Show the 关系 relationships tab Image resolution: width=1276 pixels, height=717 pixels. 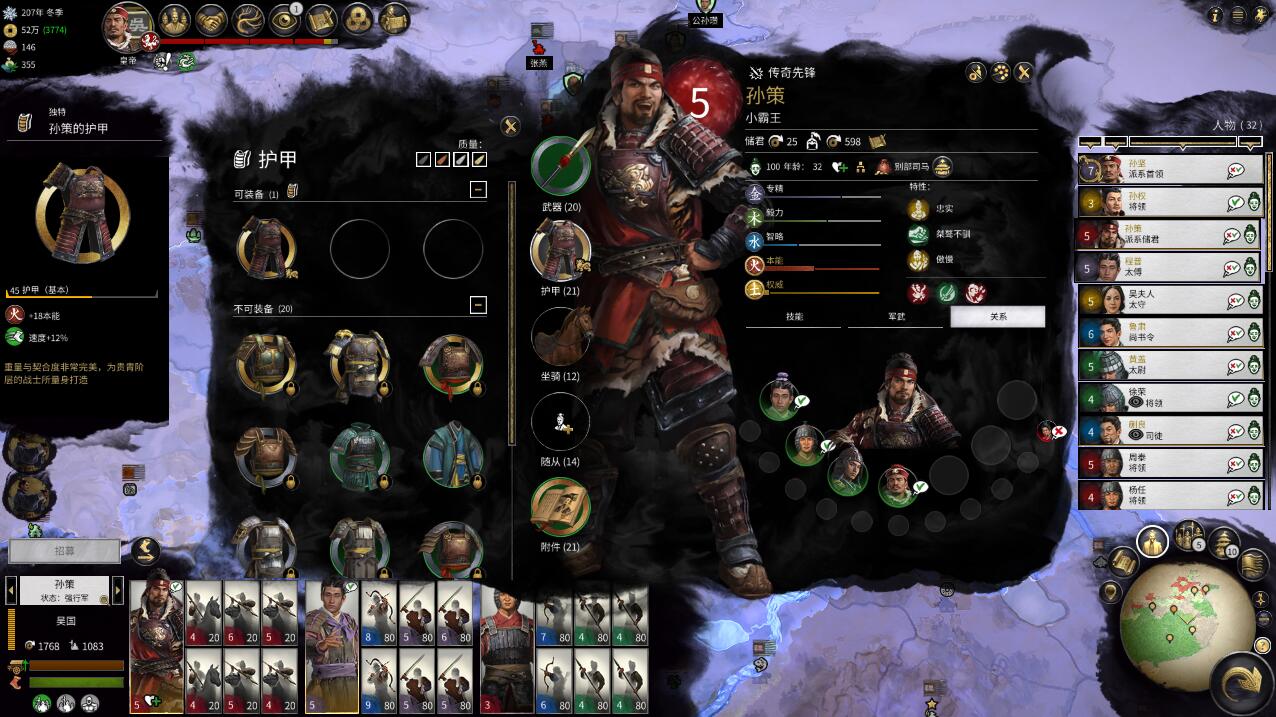coord(997,317)
